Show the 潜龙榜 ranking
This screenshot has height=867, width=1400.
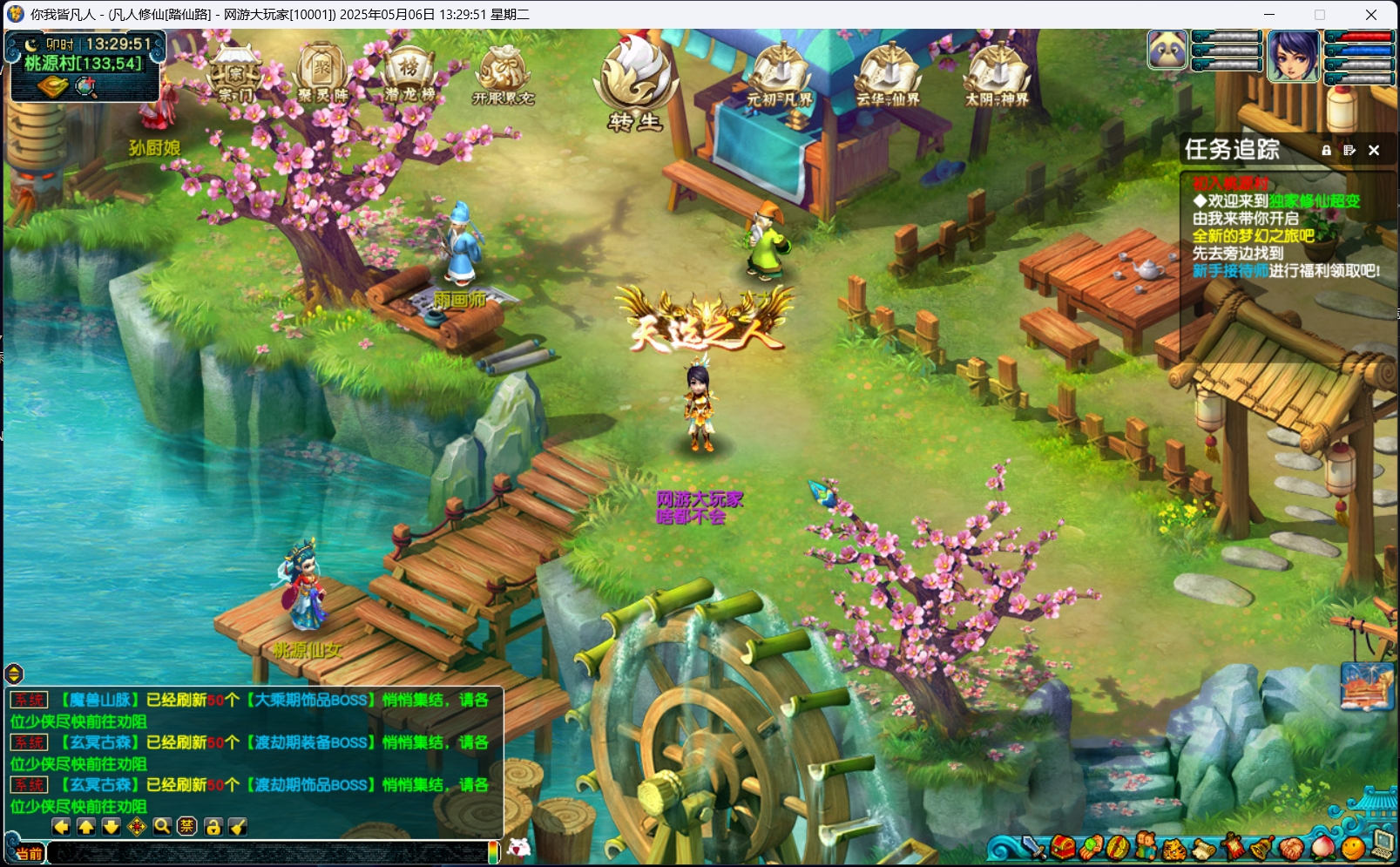[x=409, y=73]
